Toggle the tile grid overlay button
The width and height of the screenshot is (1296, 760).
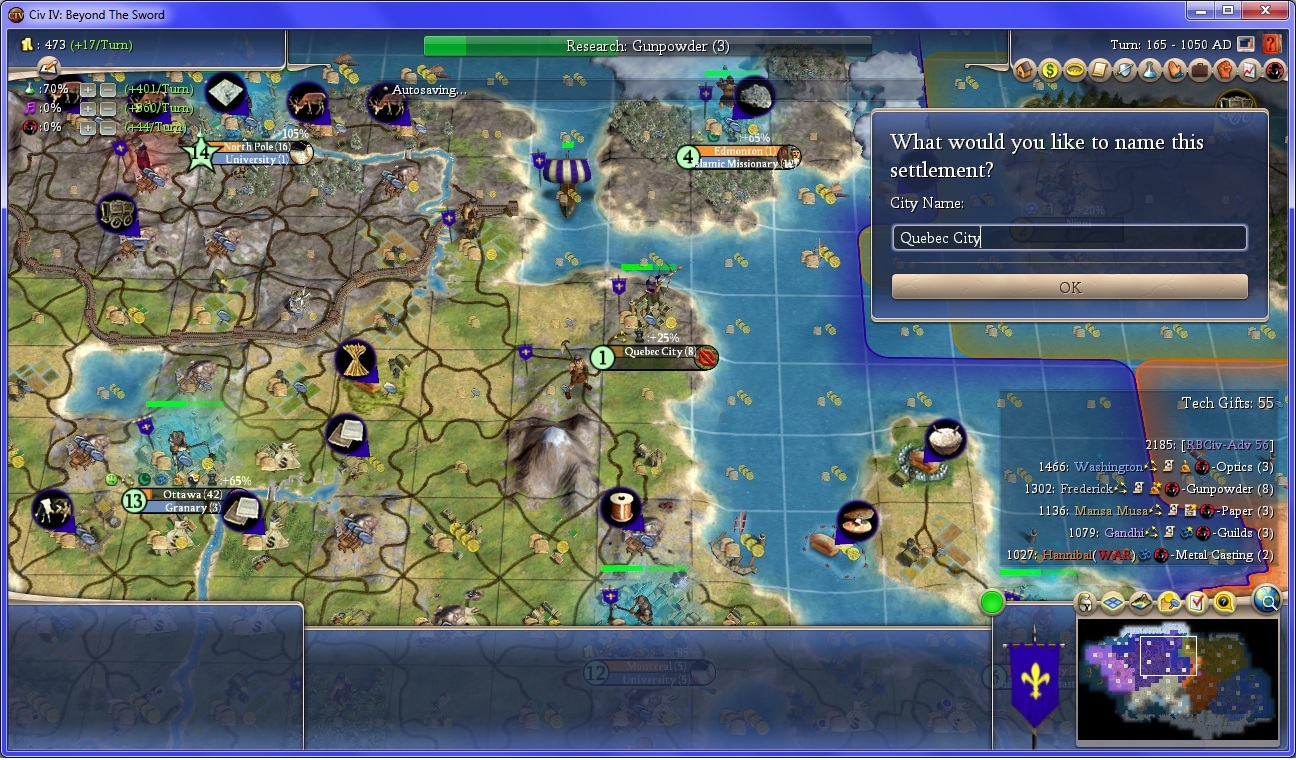coord(1112,603)
